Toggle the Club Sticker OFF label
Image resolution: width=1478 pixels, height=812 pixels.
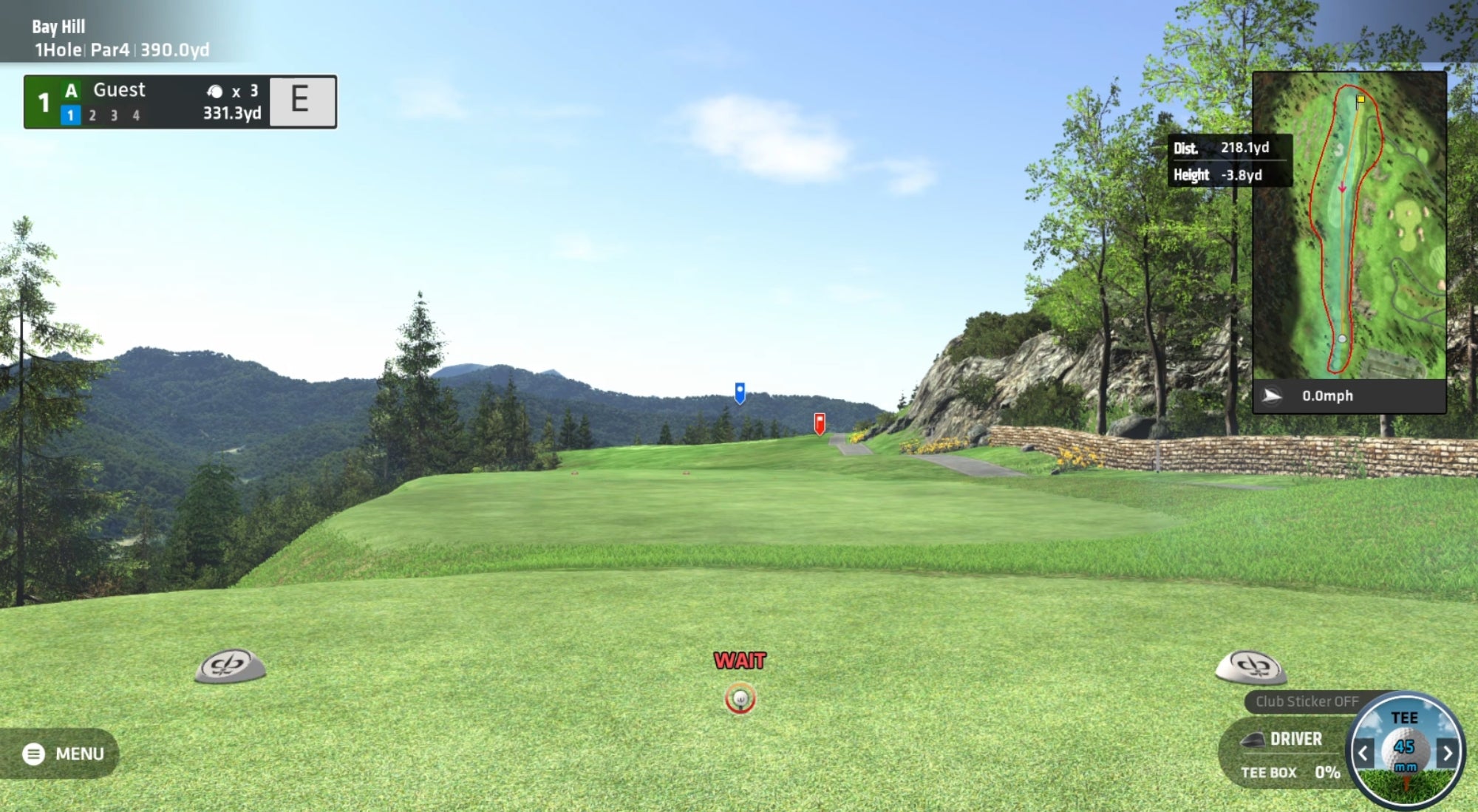(x=1307, y=702)
